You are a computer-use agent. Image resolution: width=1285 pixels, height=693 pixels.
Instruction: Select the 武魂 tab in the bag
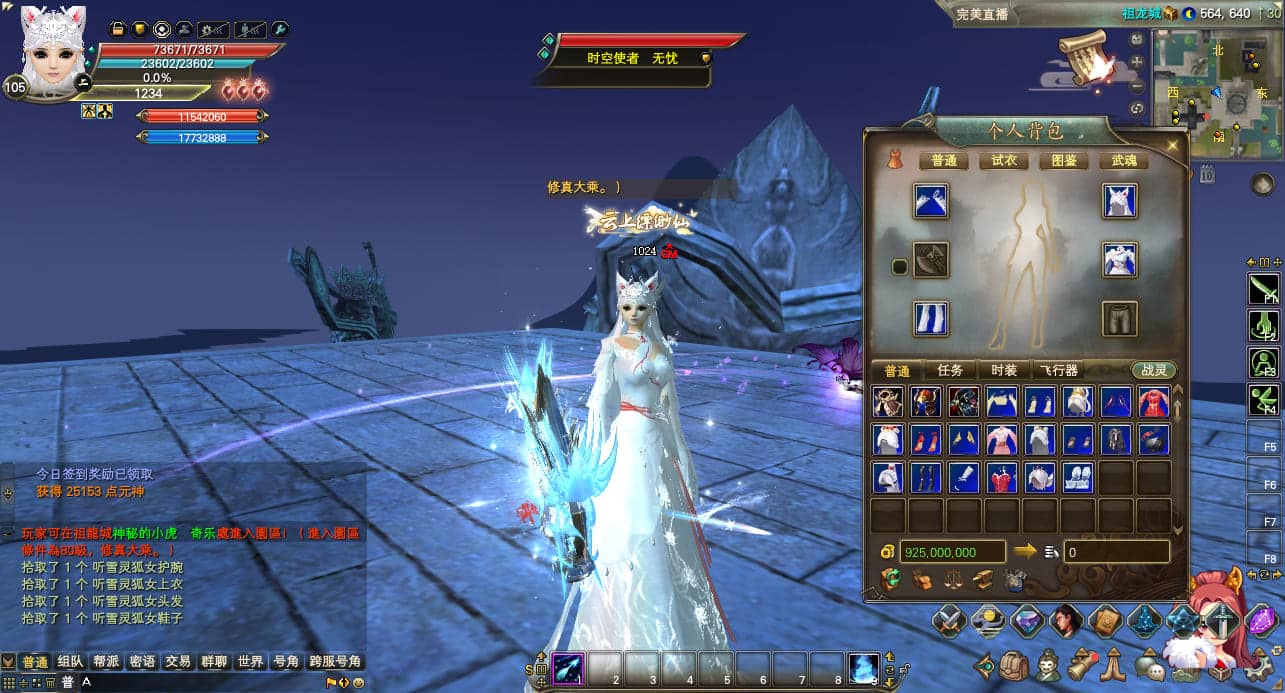click(1123, 160)
